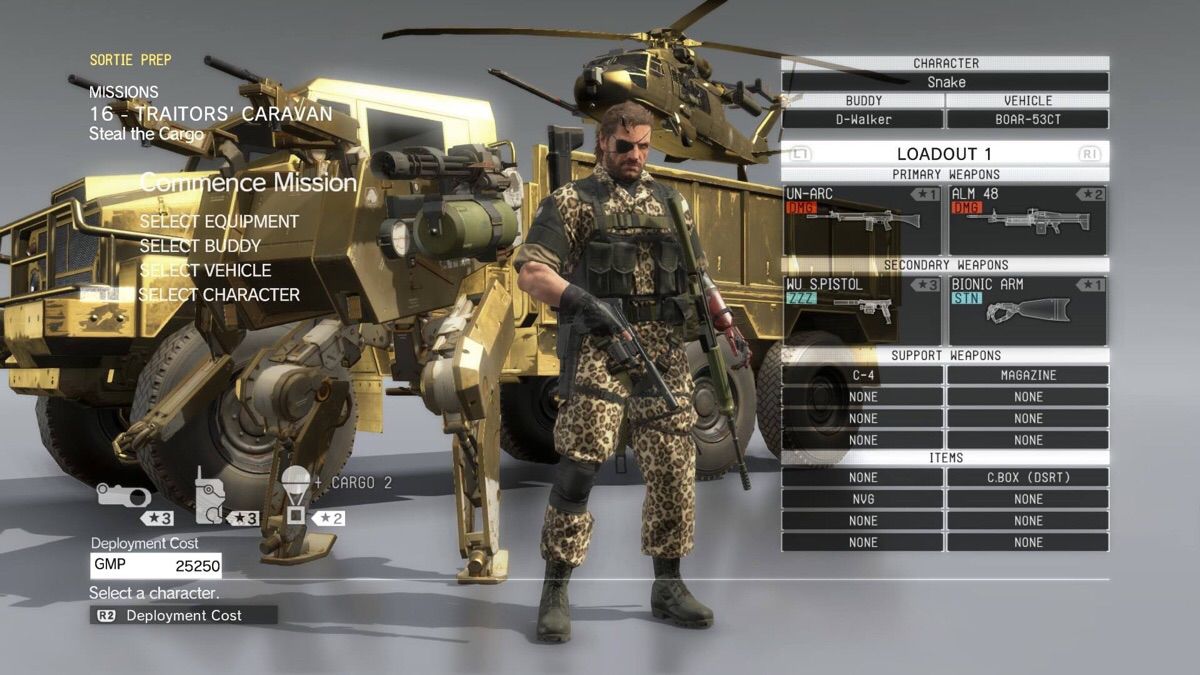Select the NVG item slot
Image resolution: width=1200 pixels, height=675 pixels.
(862, 498)
